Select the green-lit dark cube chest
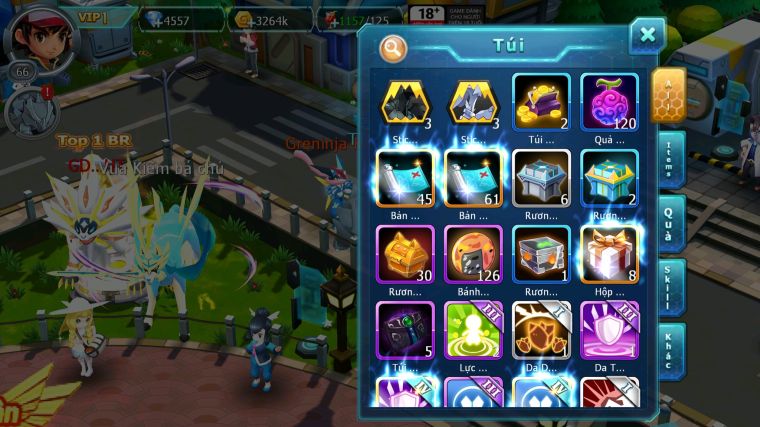This screenshot has width=760, height=427. point(541,253)
